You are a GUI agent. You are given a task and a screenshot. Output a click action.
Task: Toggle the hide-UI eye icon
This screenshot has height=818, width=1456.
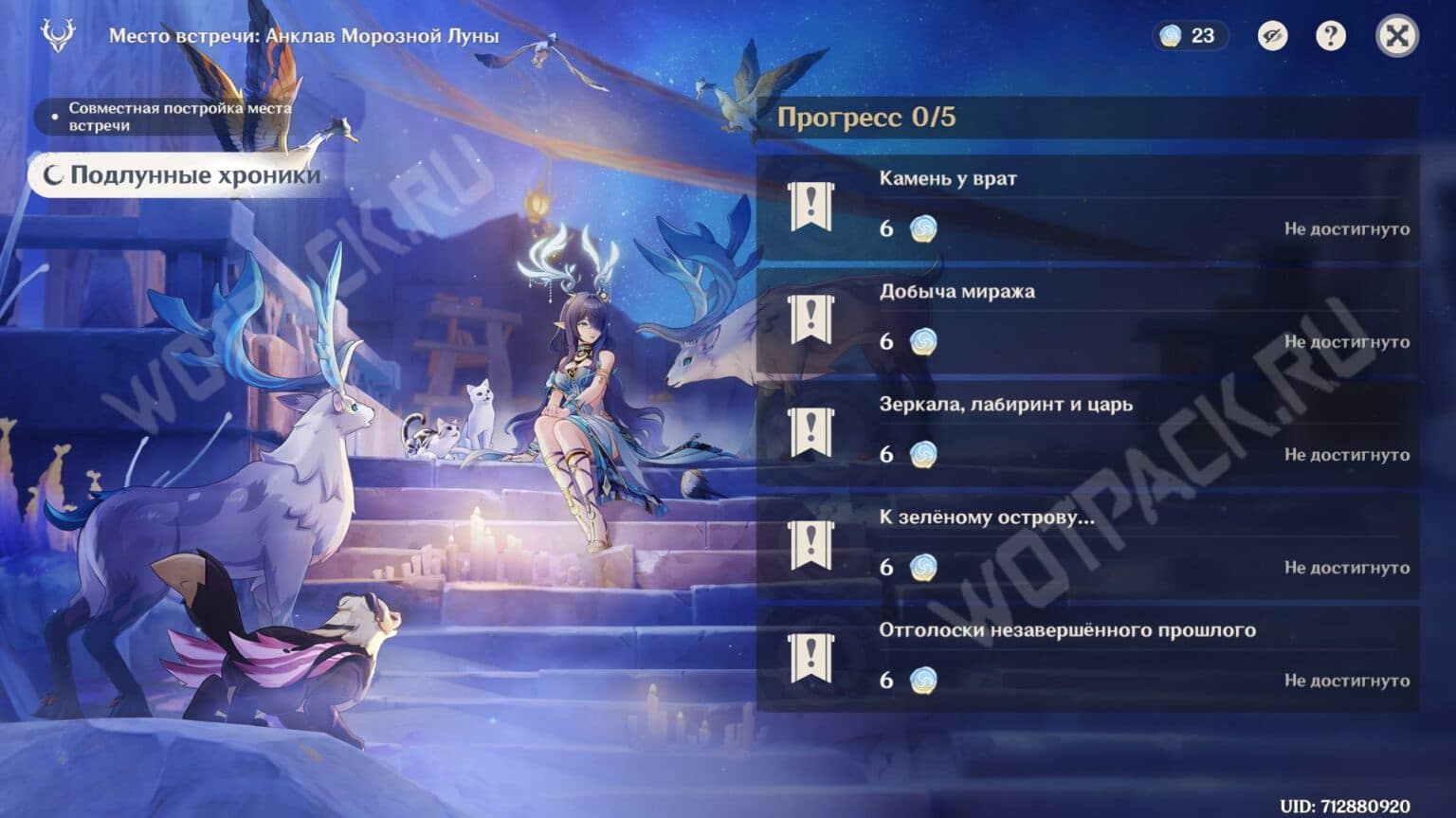(1271, 38)
